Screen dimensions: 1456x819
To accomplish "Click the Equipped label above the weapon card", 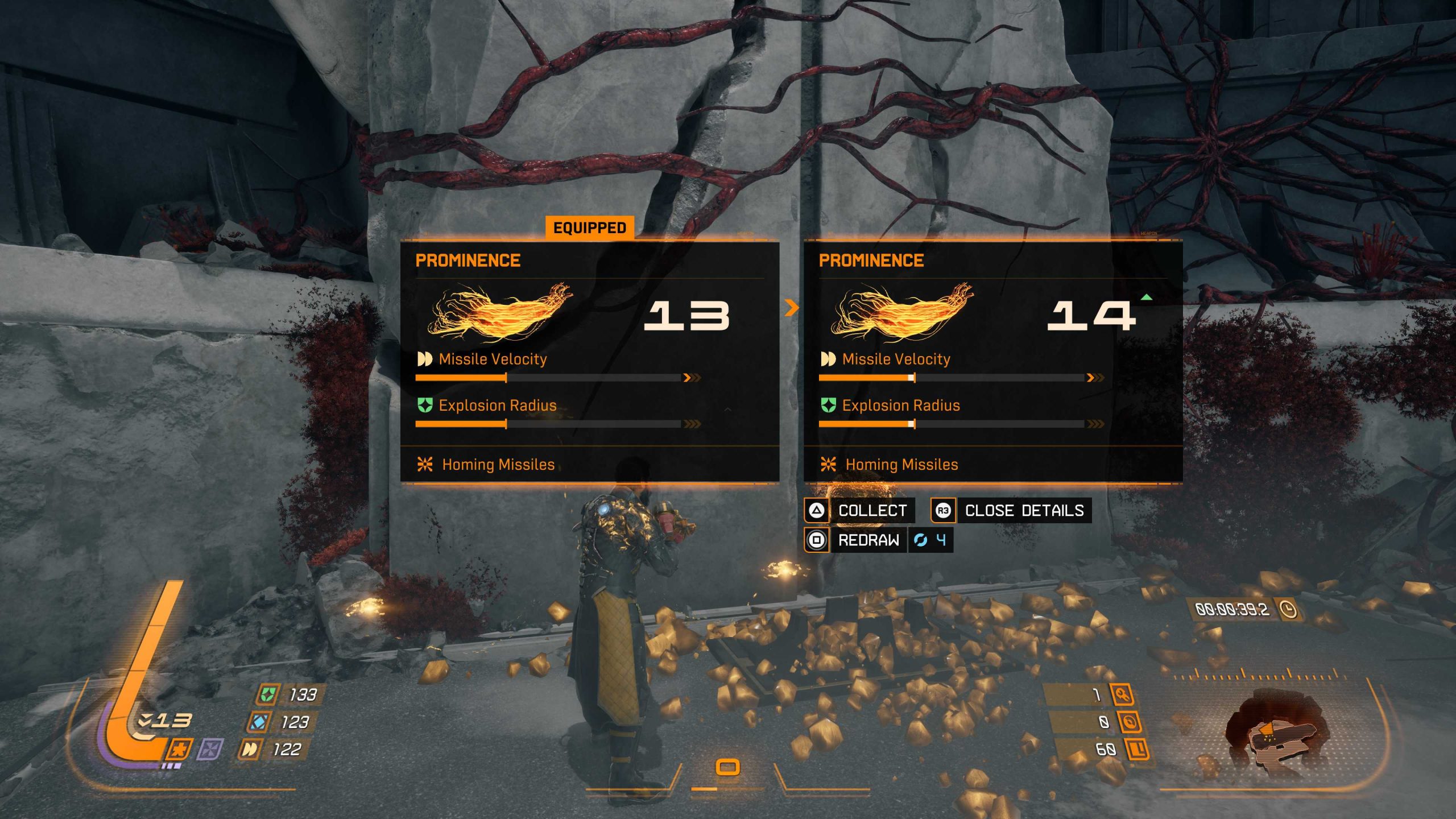I will click(589, 228).
